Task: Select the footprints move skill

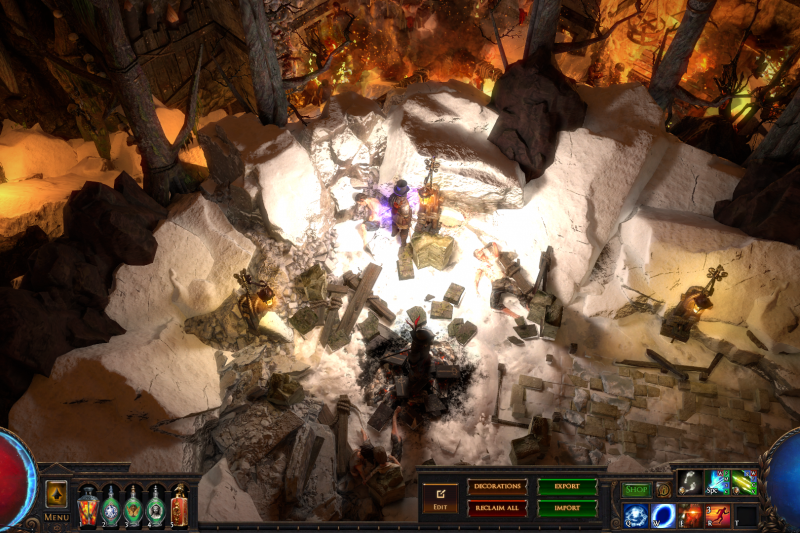Action: (690, 482)
